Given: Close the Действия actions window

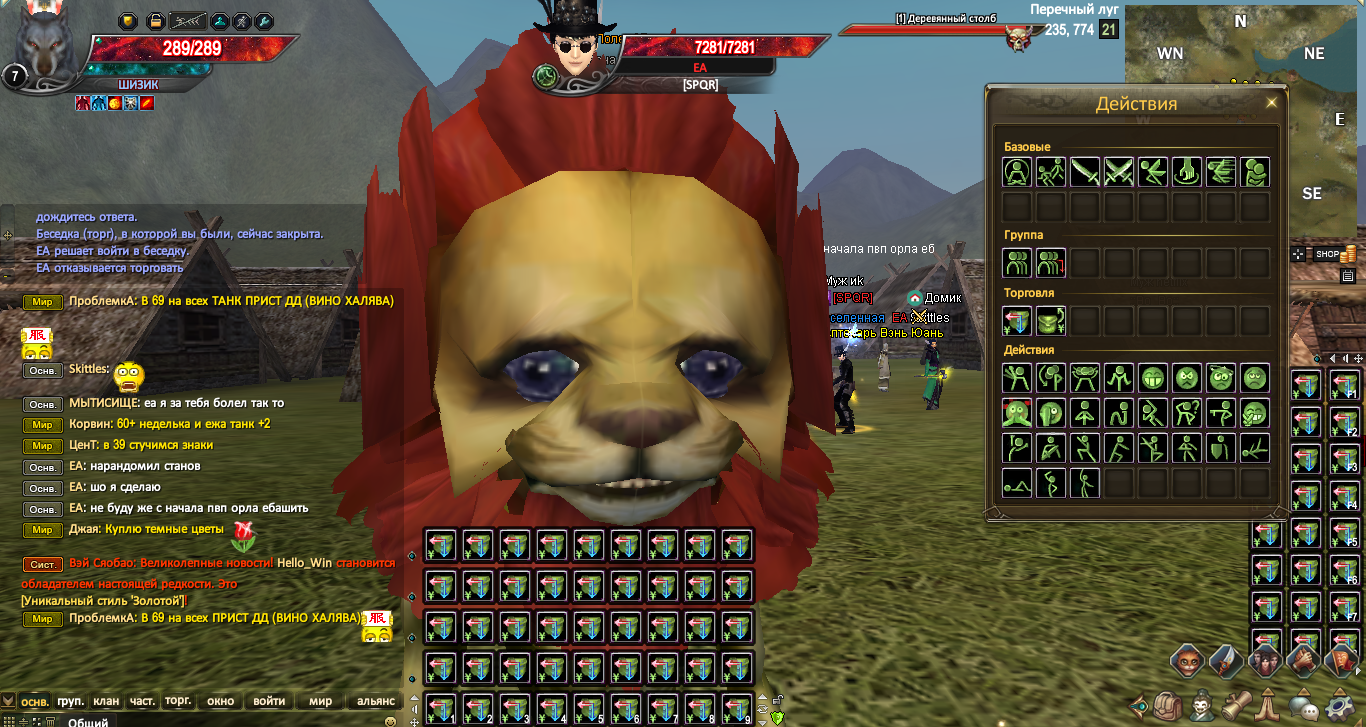Looking at the screenshot, I should pyautogui.click(x=1272, y=103).
